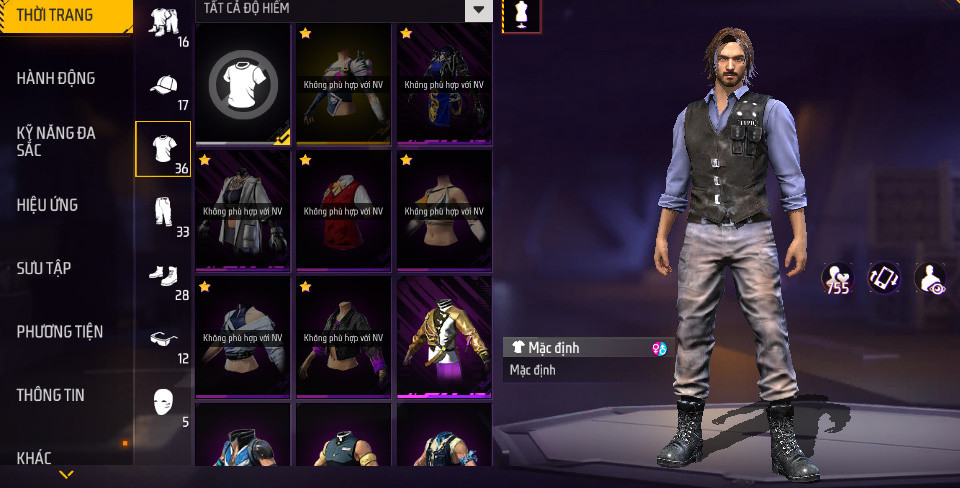
Task: Choose the KHÁC menu entry
Action: (34, 458)
